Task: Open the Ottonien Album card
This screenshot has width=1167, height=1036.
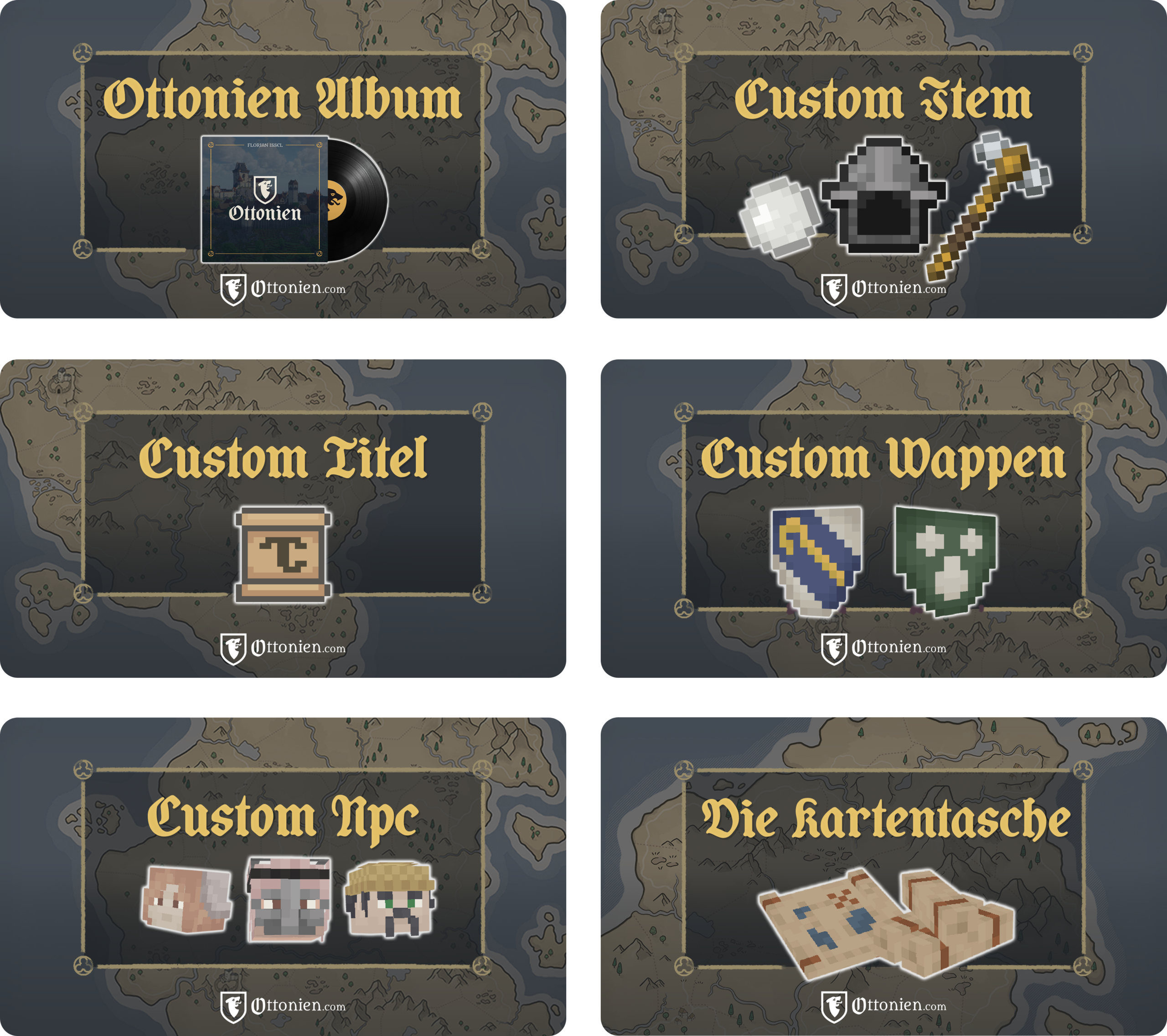Action: point(283,159)
